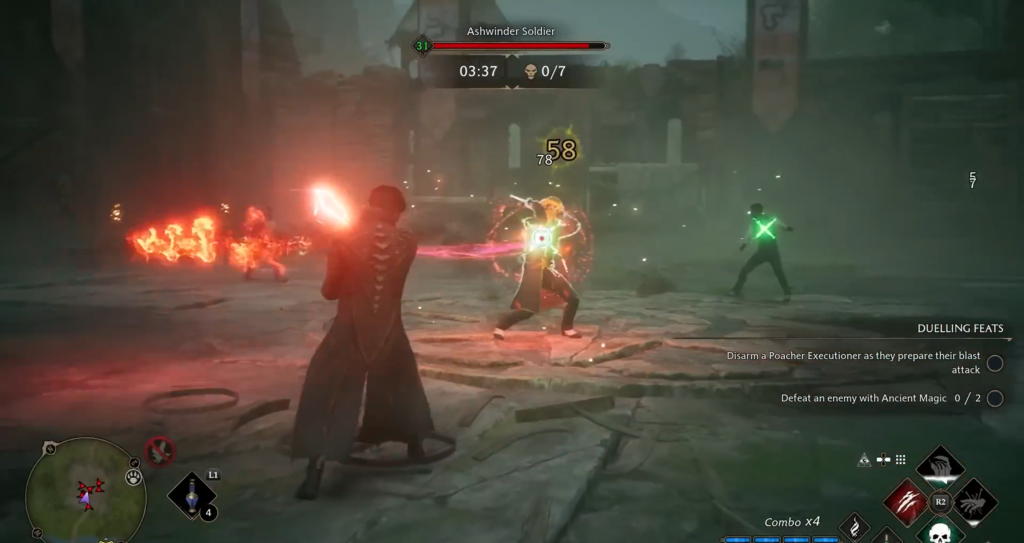Viewport: 1024px width, 543px height.
Task: Click the grid of dots icon
Action: tap(900, 460)
